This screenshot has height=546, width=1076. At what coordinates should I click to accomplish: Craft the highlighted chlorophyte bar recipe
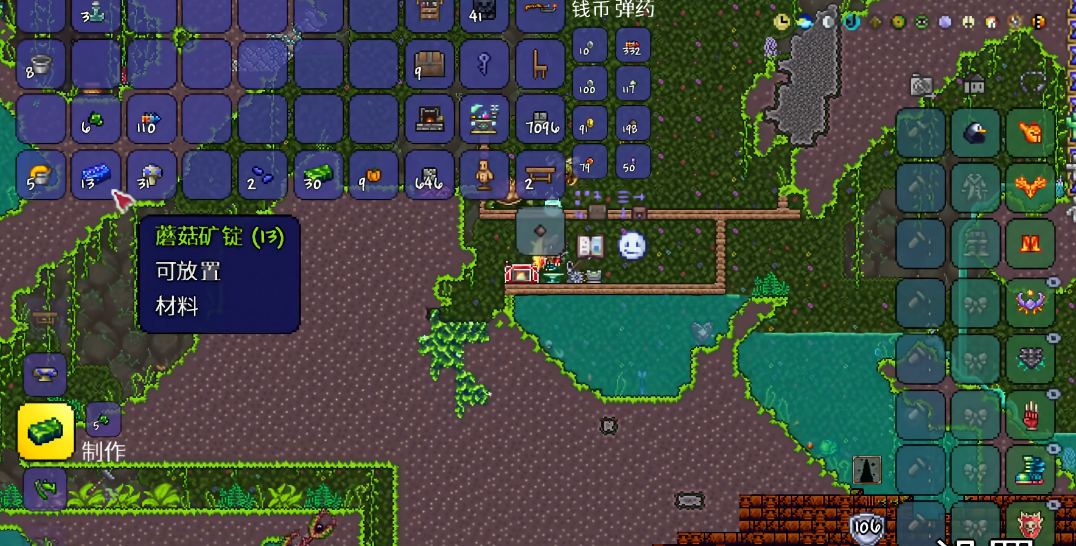(x=46, y=431)
